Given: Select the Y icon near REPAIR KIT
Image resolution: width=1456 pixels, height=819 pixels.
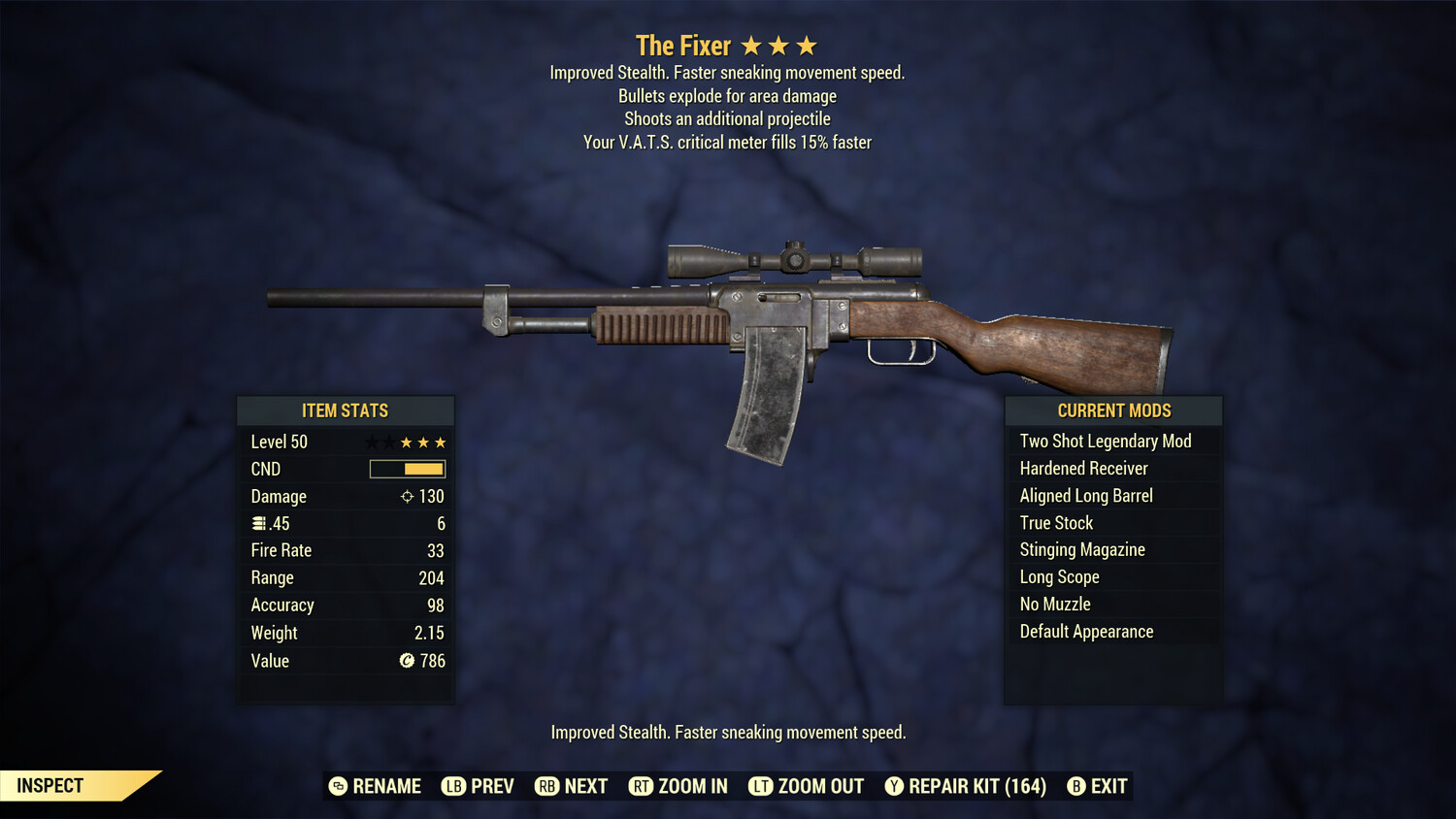Looking at the screenshot, I should [x=893, y=786].
